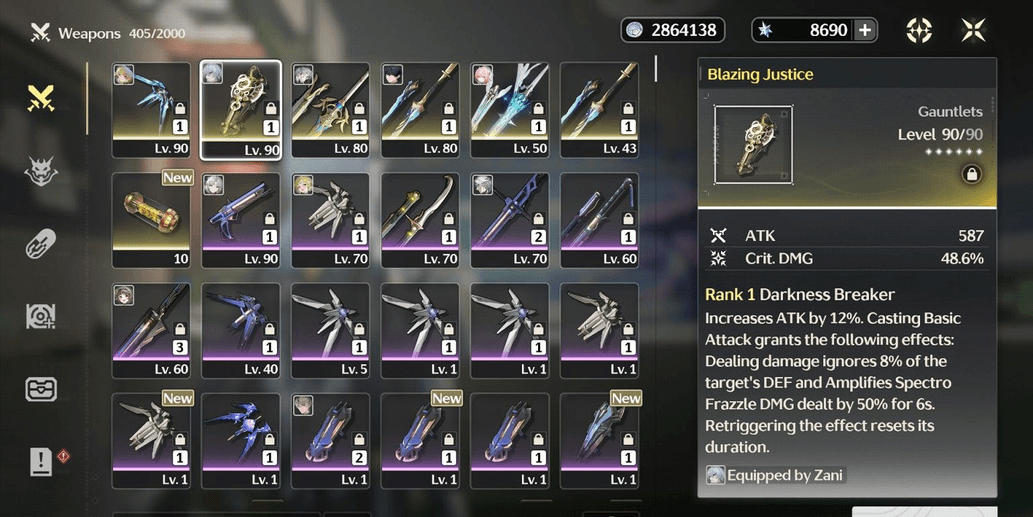
Task: Open the fourth sidebar tab with chip icon
Action: 40,316
